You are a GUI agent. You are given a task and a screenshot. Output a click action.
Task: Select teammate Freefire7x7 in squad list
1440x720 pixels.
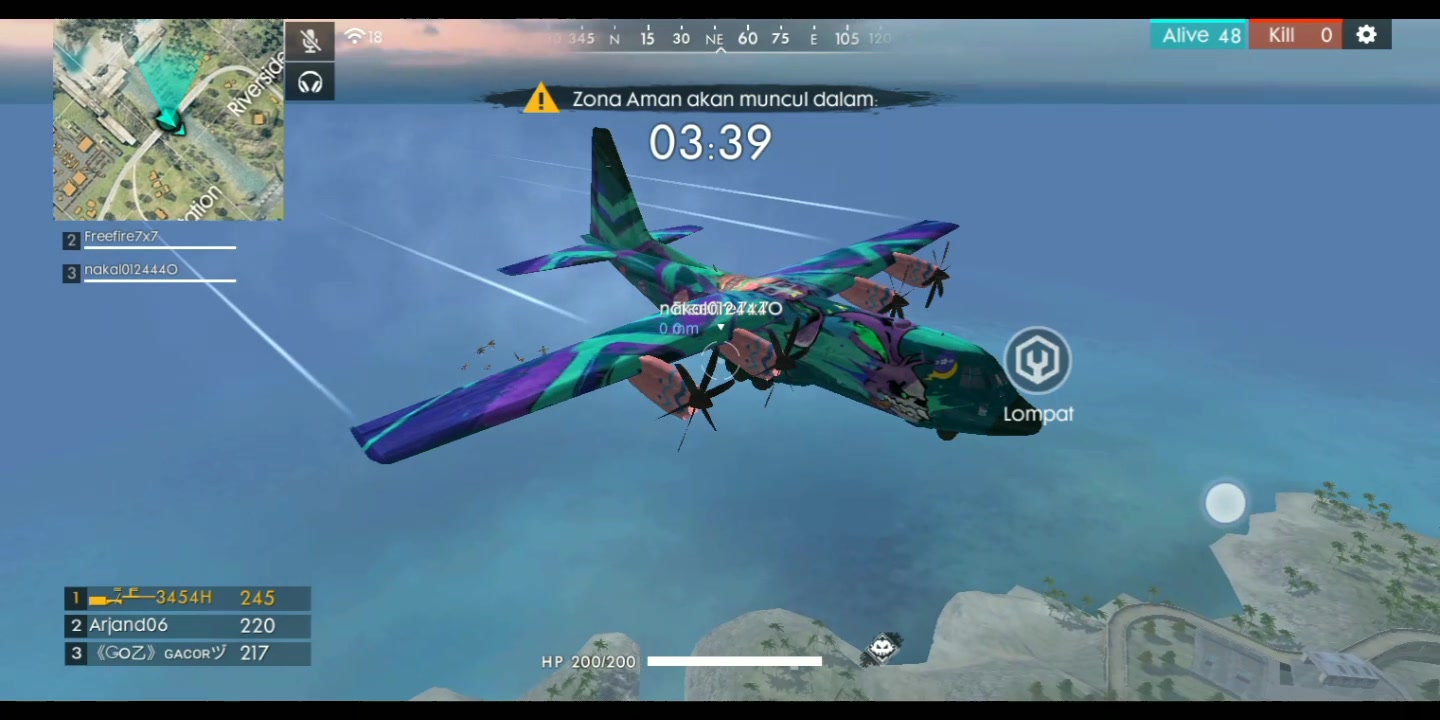point(149,239)
